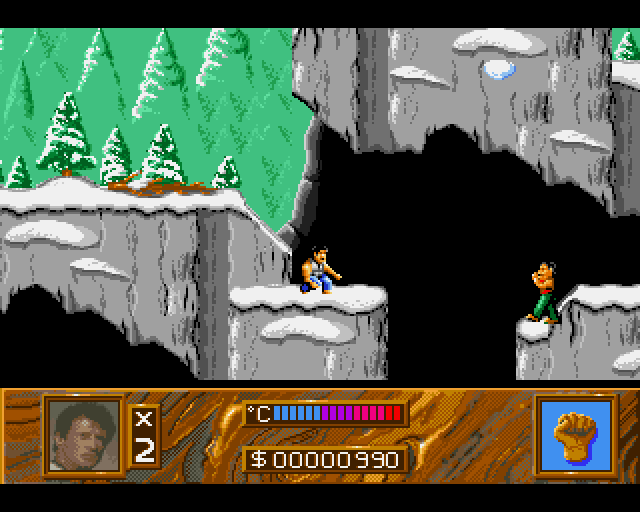Click the hero's face portrait

click(x=83, y=434)
